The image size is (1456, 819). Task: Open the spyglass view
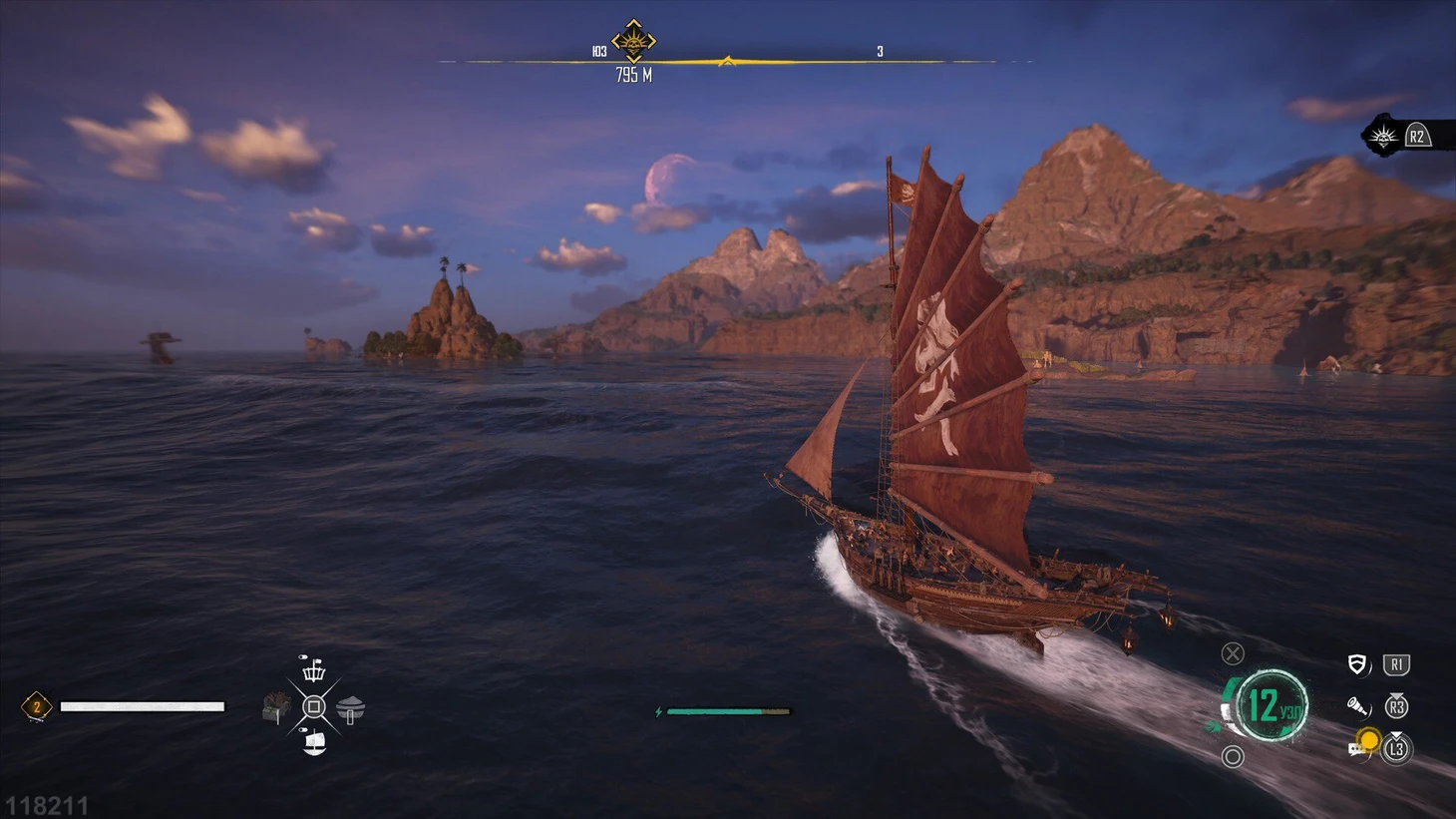pyautogui.click(x=1358, y=707)
